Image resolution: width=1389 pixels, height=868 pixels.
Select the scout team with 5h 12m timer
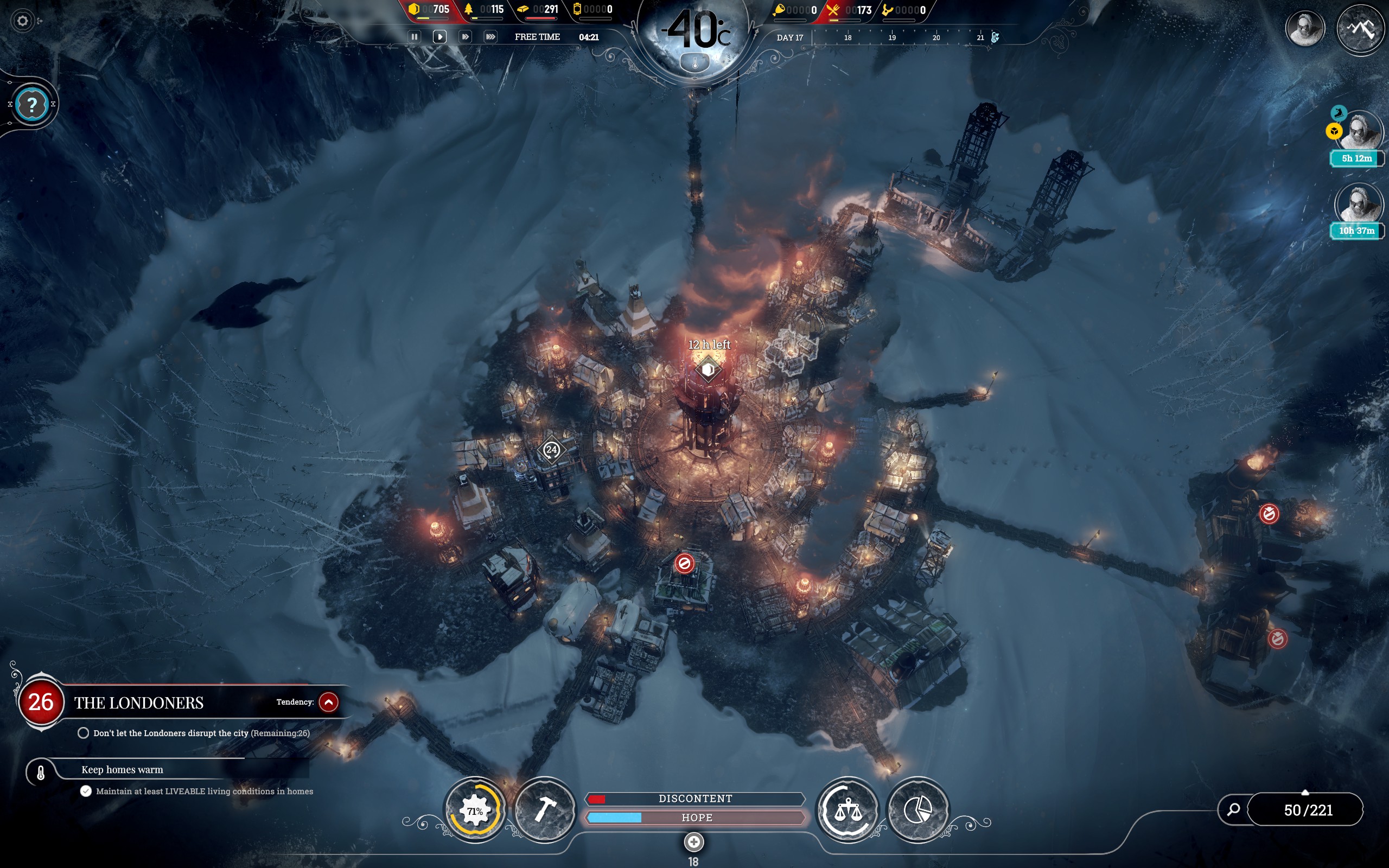point(1359,132)
